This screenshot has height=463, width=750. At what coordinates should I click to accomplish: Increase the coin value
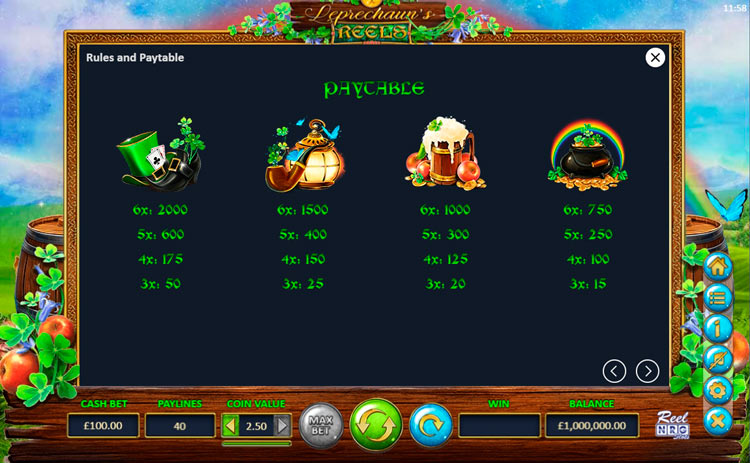pyautogui.click(x=283, y=426)
